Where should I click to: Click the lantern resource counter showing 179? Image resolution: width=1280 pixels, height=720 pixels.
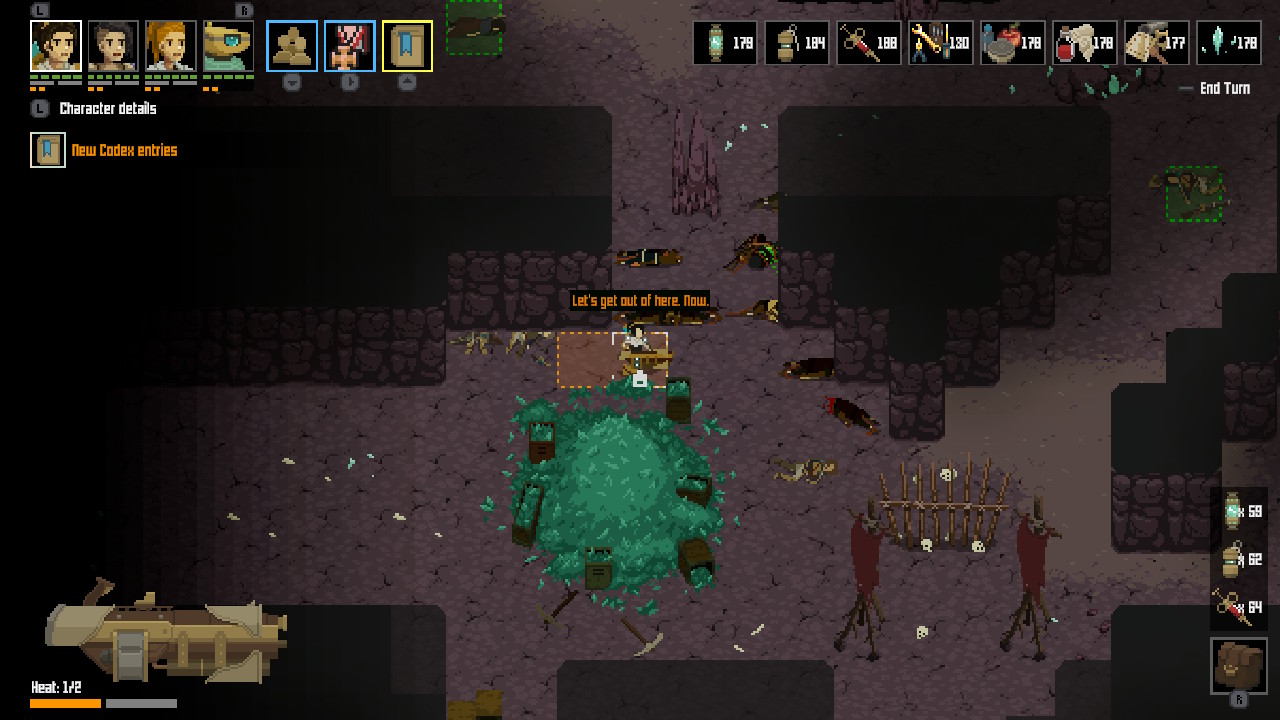tap(725, 42)
